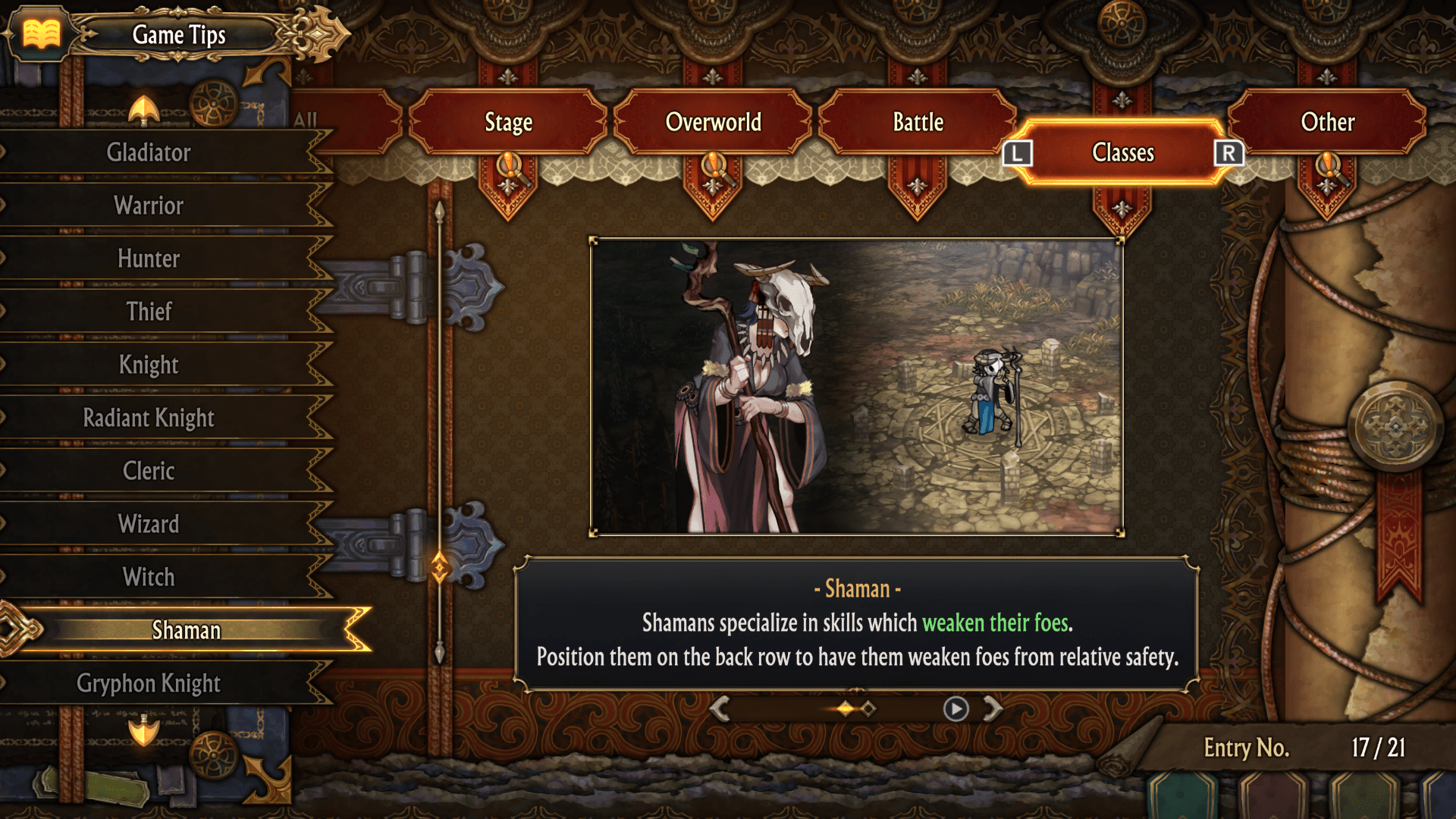Click the highlighted Shaman entry
This screenshot has height=819, width=1456.
click(187, 630)
